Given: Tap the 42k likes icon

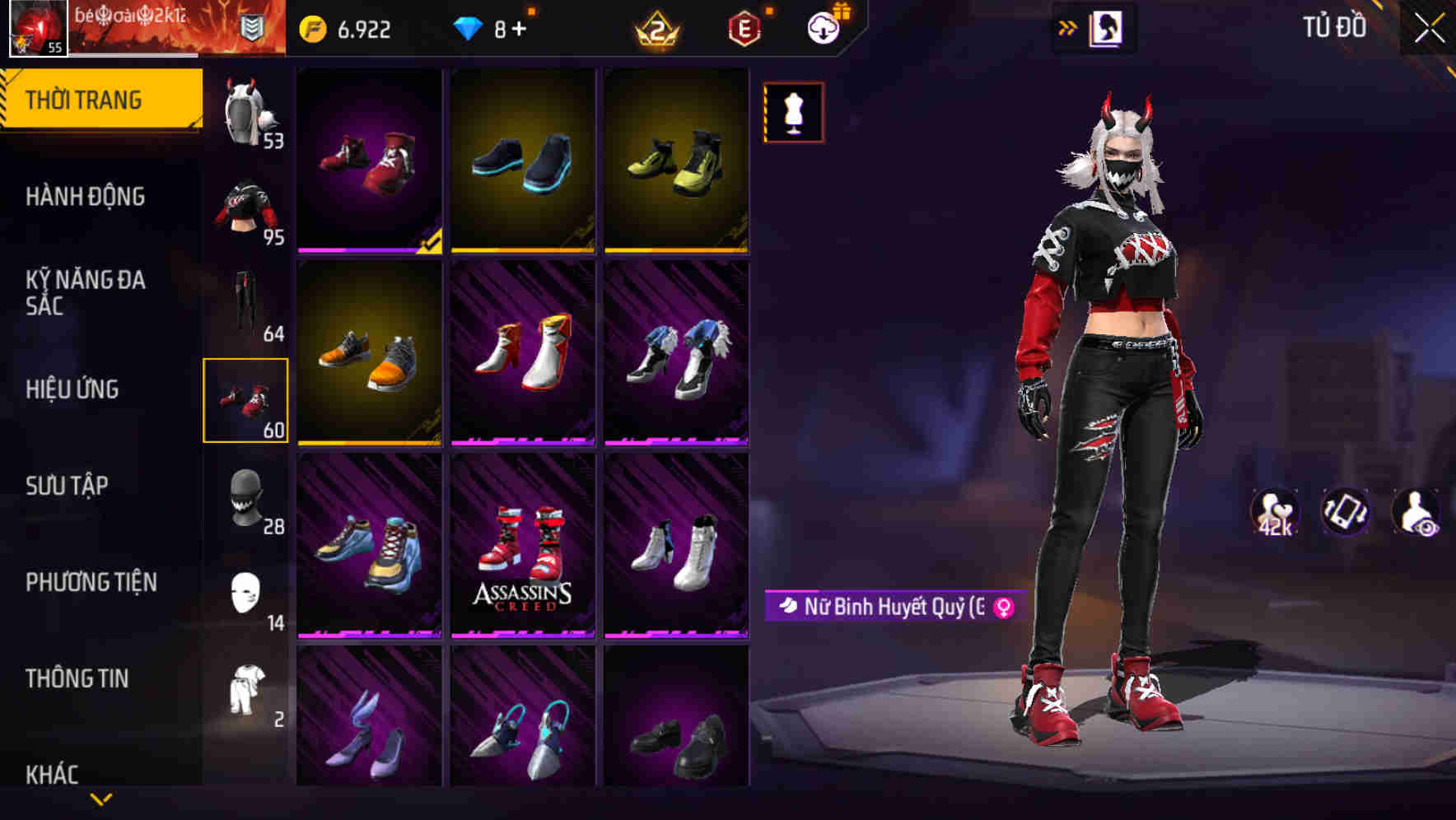Looking at the screenshot, I should (1275, 512).
